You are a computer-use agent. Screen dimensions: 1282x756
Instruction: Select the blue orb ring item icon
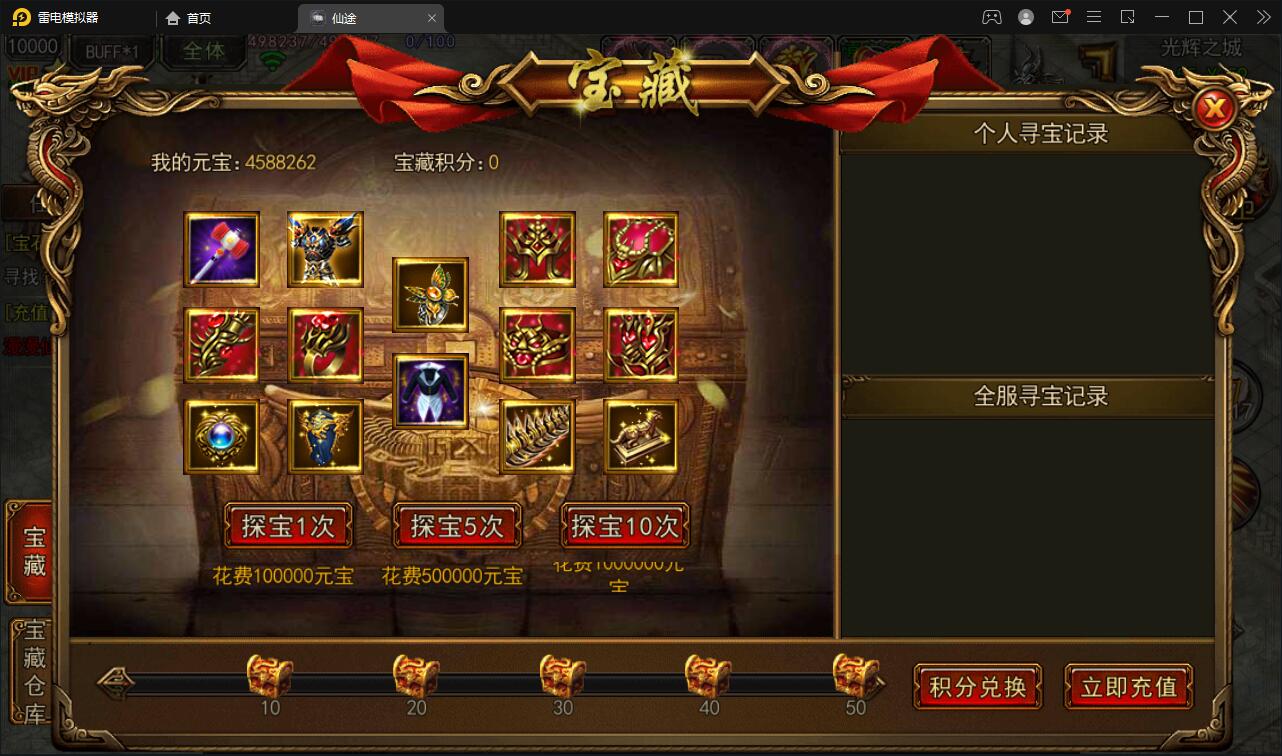[x=221, y=437]
